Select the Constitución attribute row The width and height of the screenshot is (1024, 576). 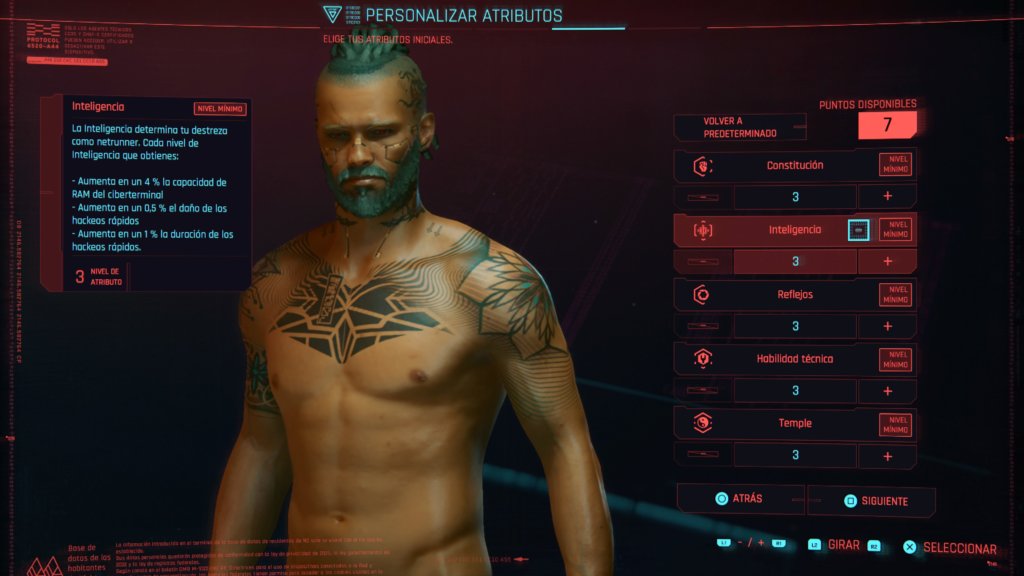pyautogui.click(x=794, y=165)
